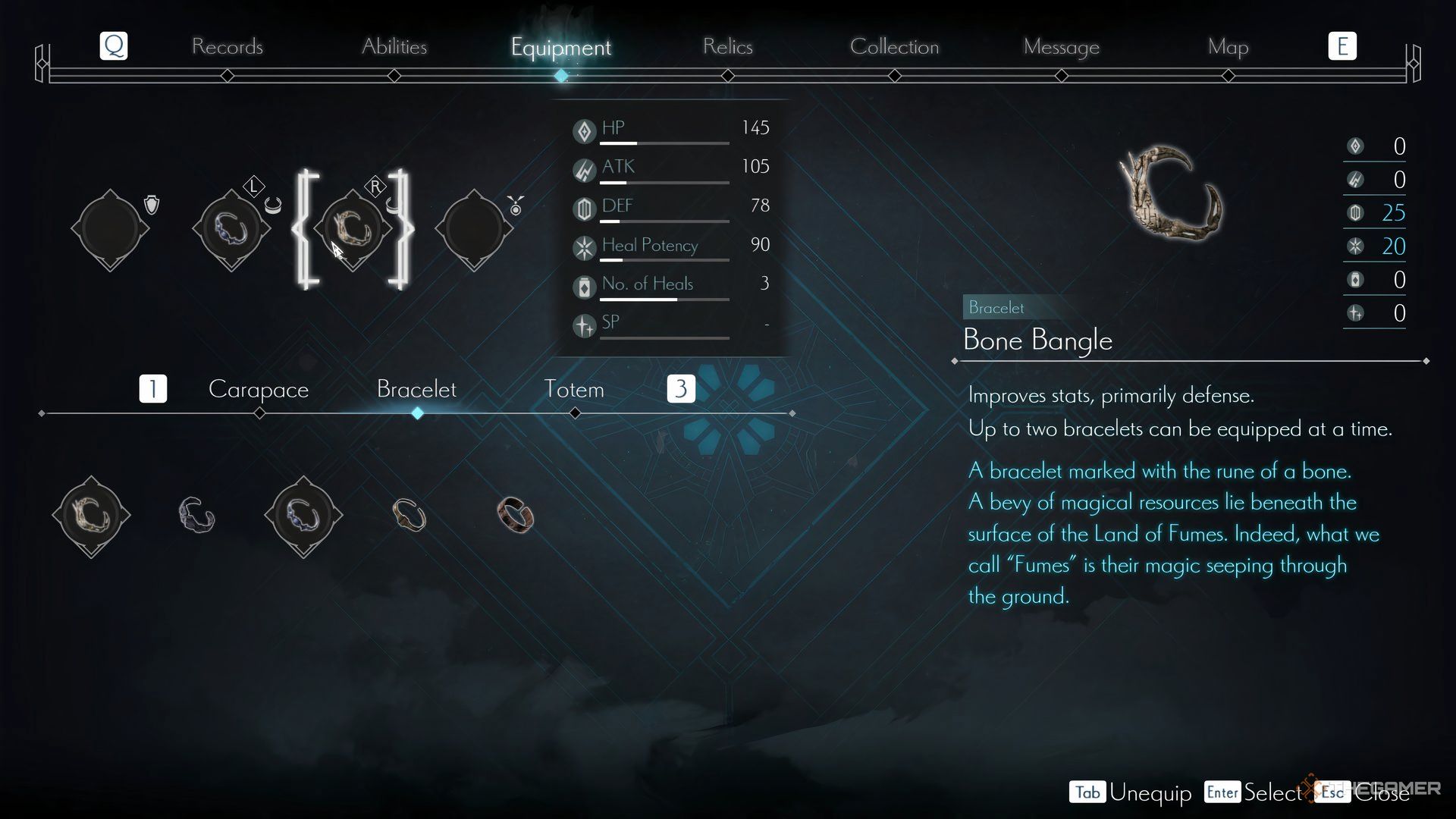
Task: Open the Collection tab
Action: 894,47
